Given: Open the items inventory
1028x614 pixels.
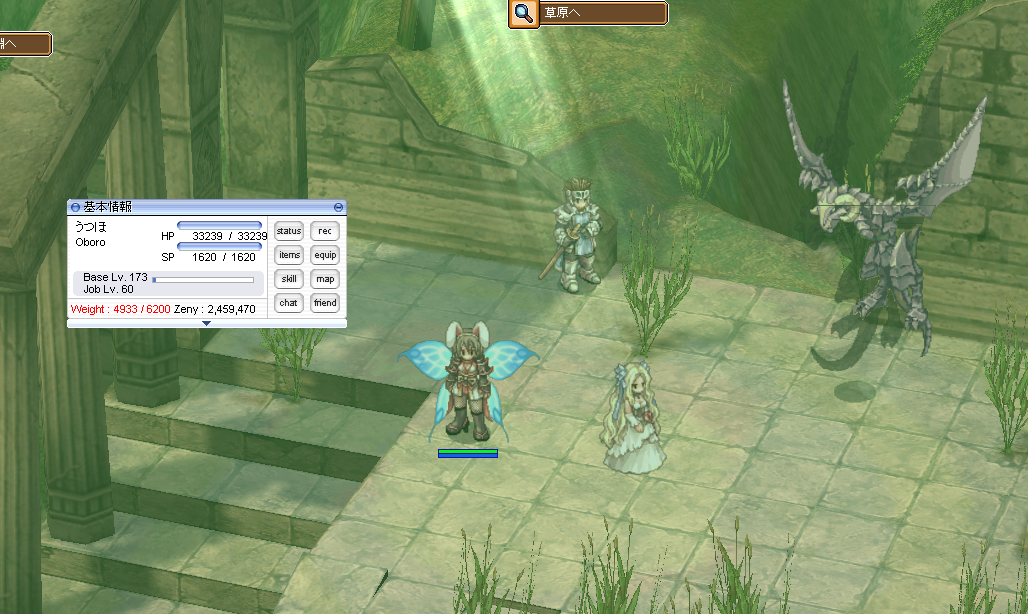Looking at the screenshot, I should 289,255.
